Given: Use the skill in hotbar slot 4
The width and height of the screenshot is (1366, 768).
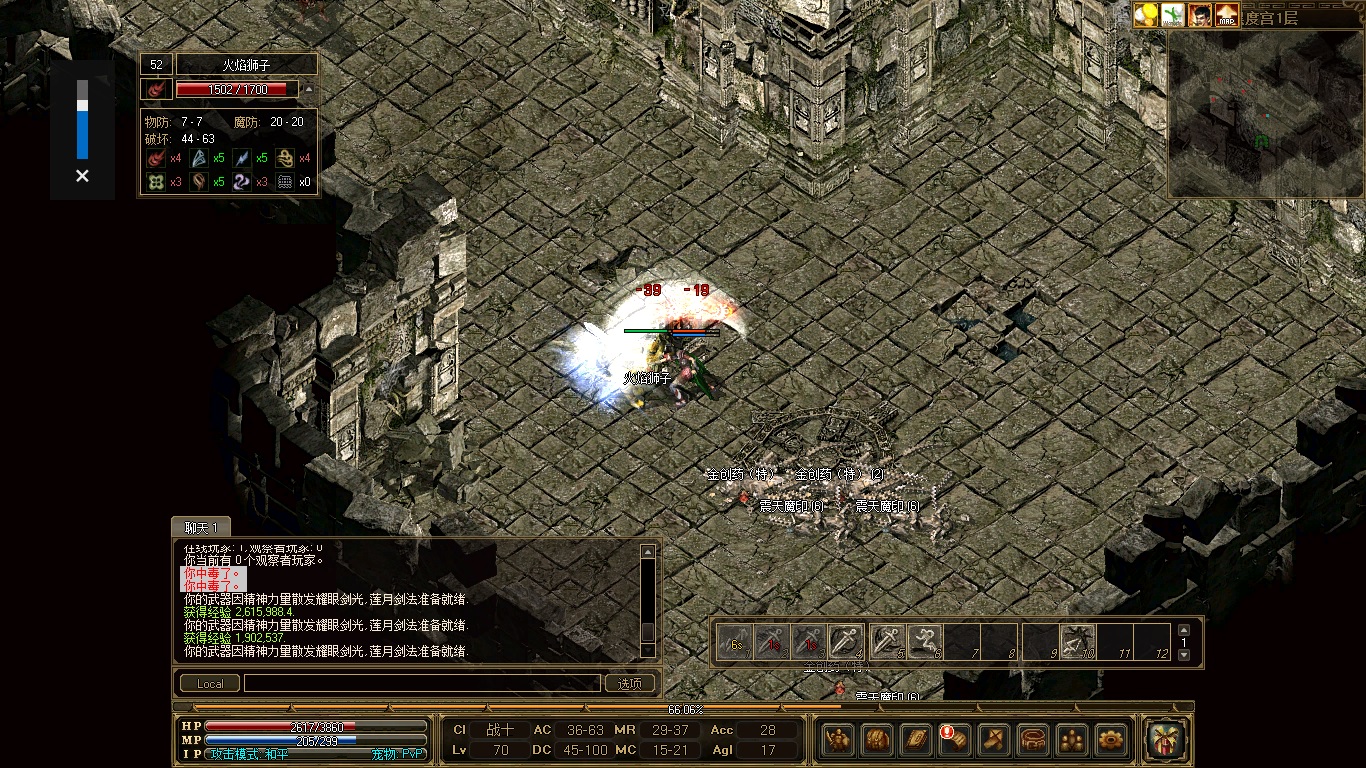Looking at the screenshot, I should 845,641.
